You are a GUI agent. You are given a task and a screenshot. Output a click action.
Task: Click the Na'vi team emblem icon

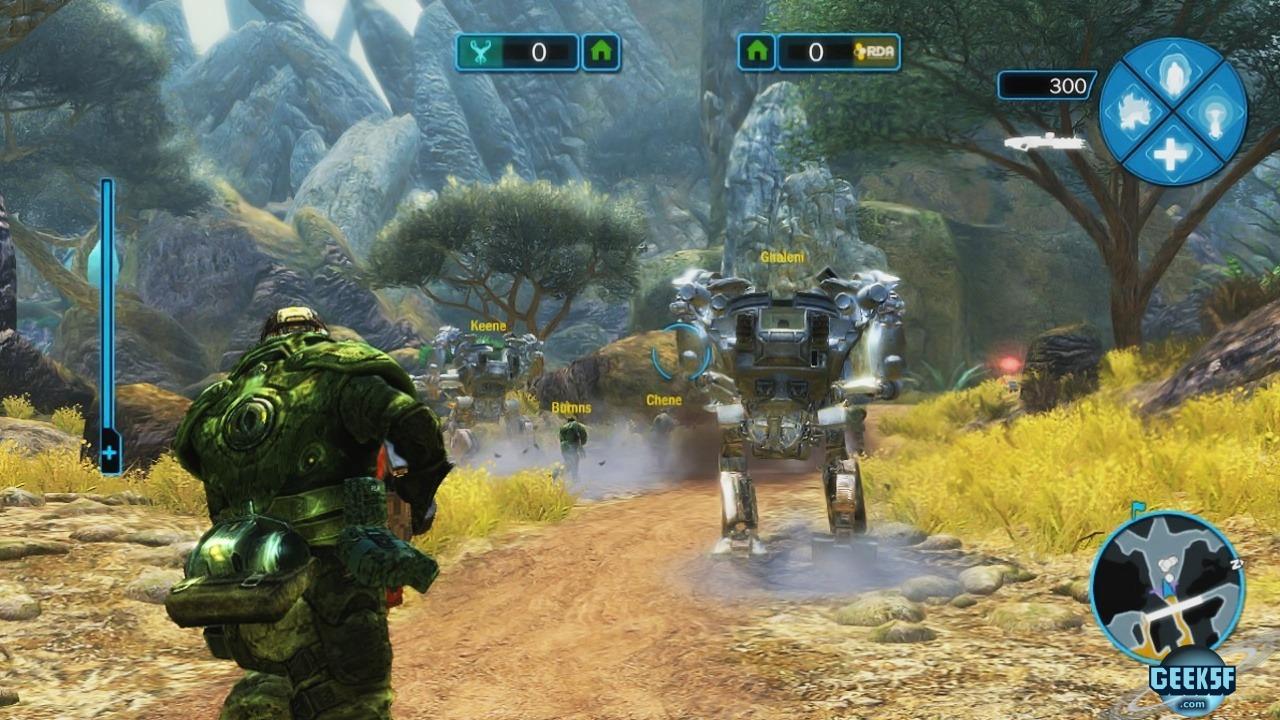480,53
